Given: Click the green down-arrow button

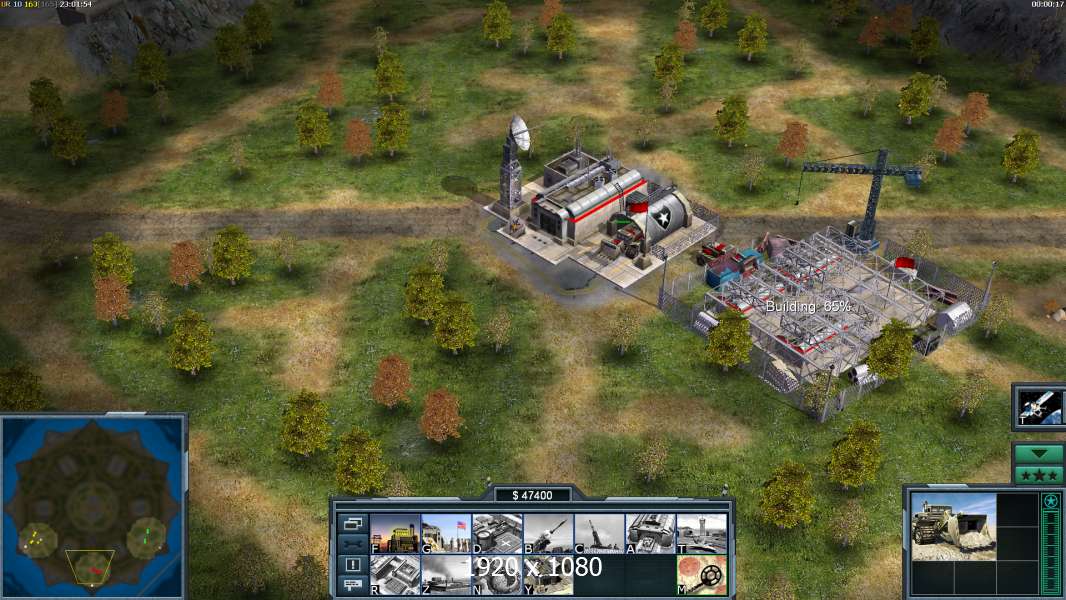Looking at the screenshot, I should (1038, 453).
